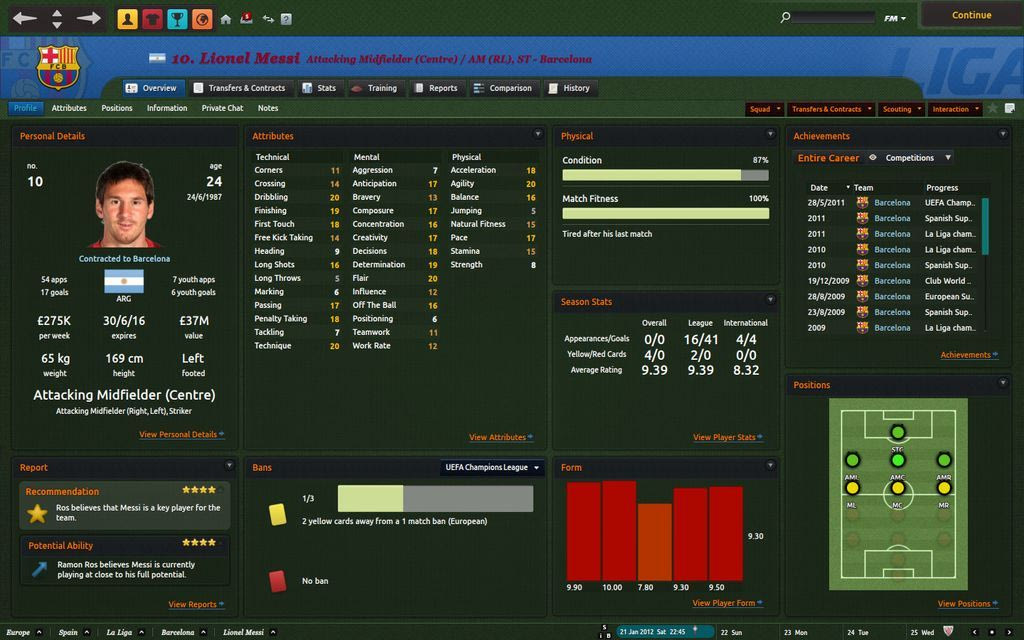Open the Comparison tab
Viewport: 1024px width, 640px height.
click(503, 88)
